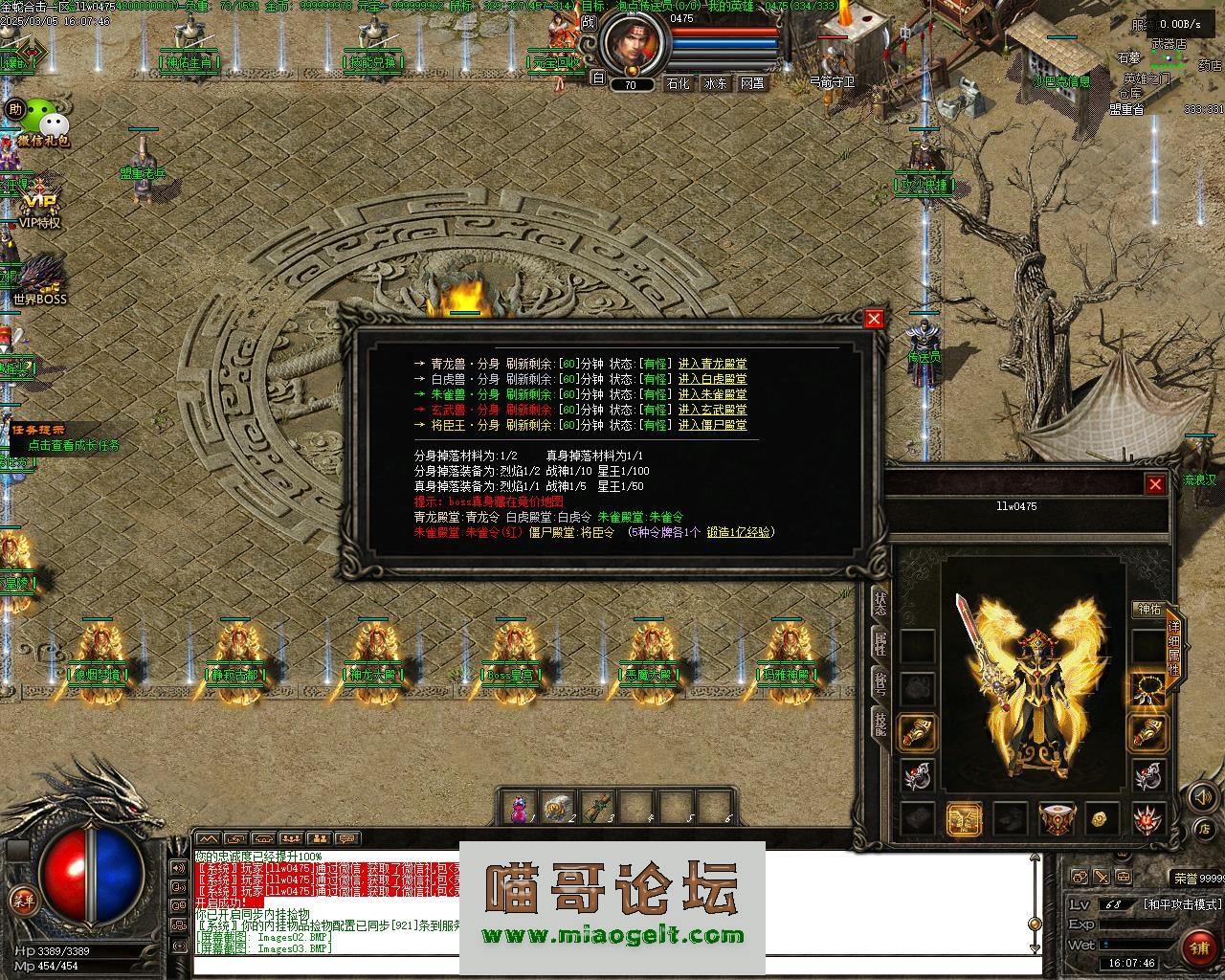
Task: Close the boss refresh dialog
Action: pyautogui.click(x=874, y=320)
